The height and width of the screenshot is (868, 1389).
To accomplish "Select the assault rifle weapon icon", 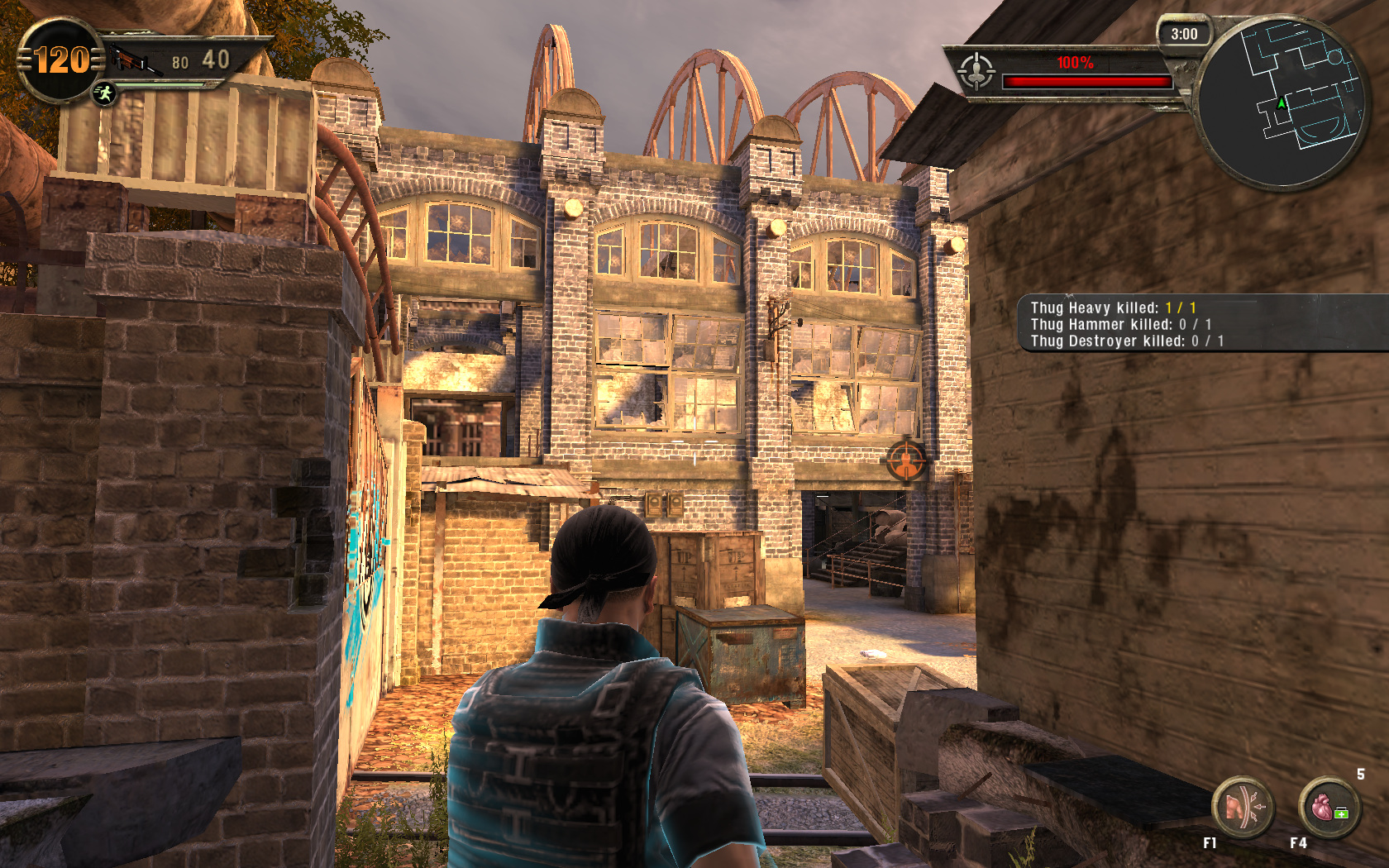I will (x=132, y=60).
